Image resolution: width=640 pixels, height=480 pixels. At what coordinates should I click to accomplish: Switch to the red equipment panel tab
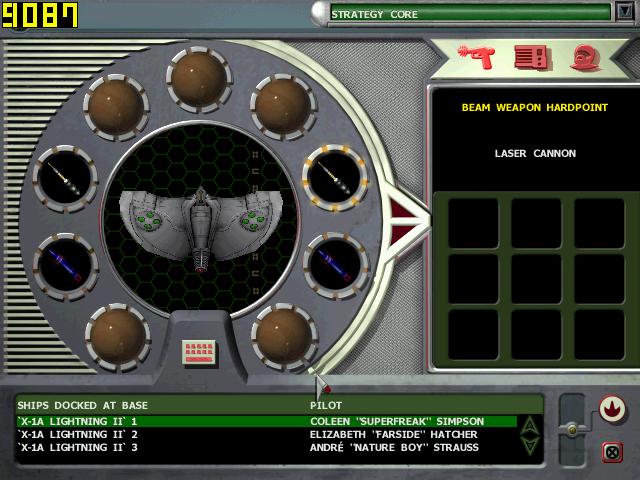pos(532,58)
